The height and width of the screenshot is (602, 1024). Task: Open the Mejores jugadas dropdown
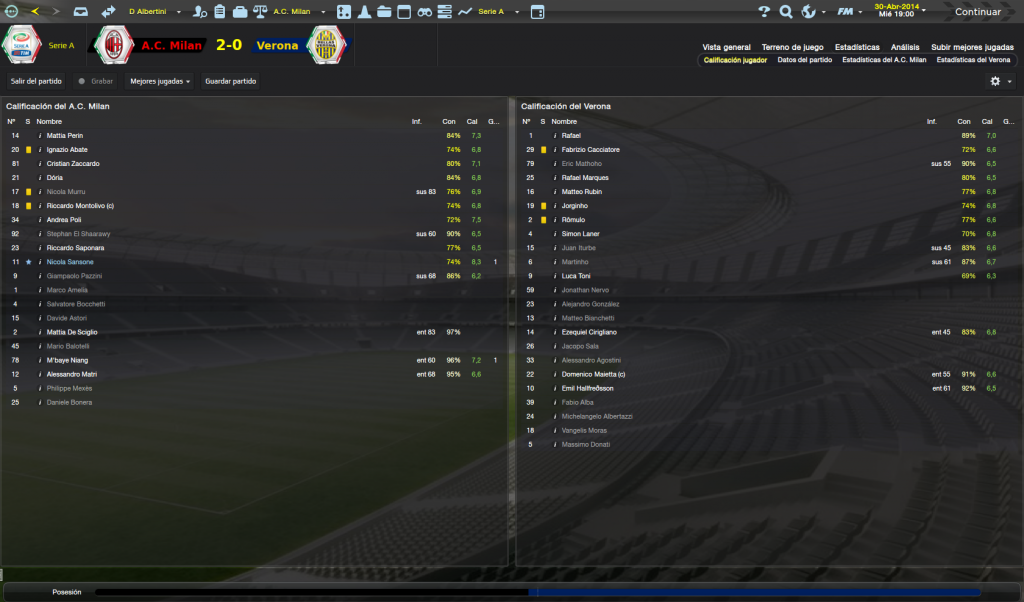pos(160,81)
